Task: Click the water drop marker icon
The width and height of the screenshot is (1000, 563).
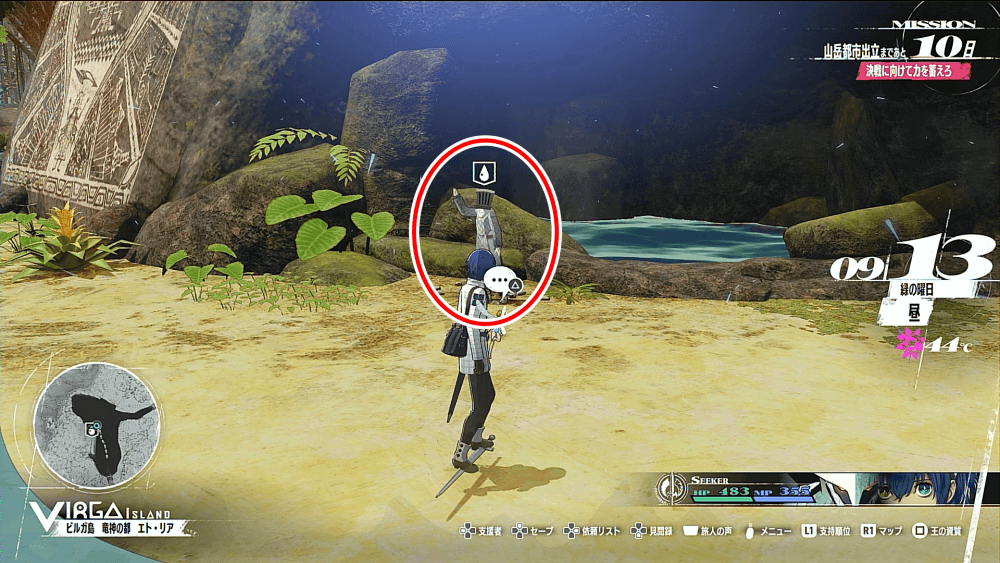Action: pos(484,173)
